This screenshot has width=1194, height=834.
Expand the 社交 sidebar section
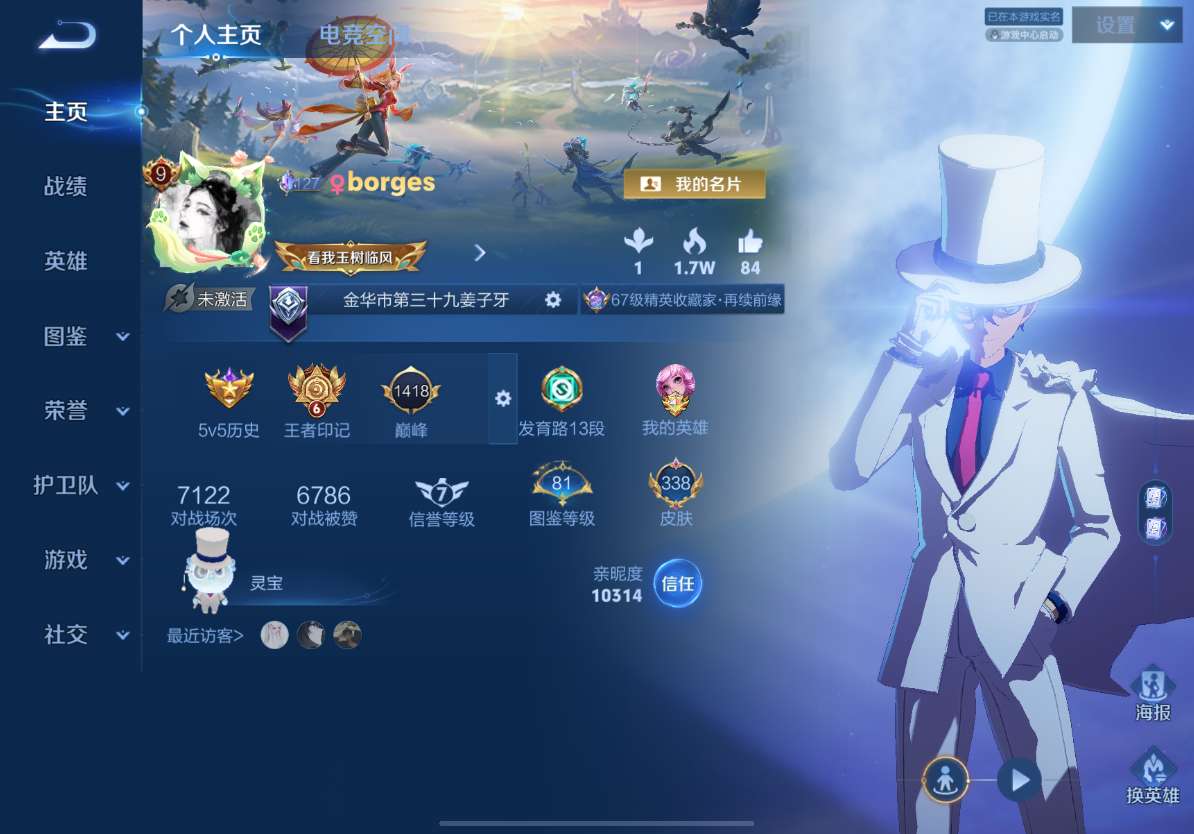coord(86,635)
